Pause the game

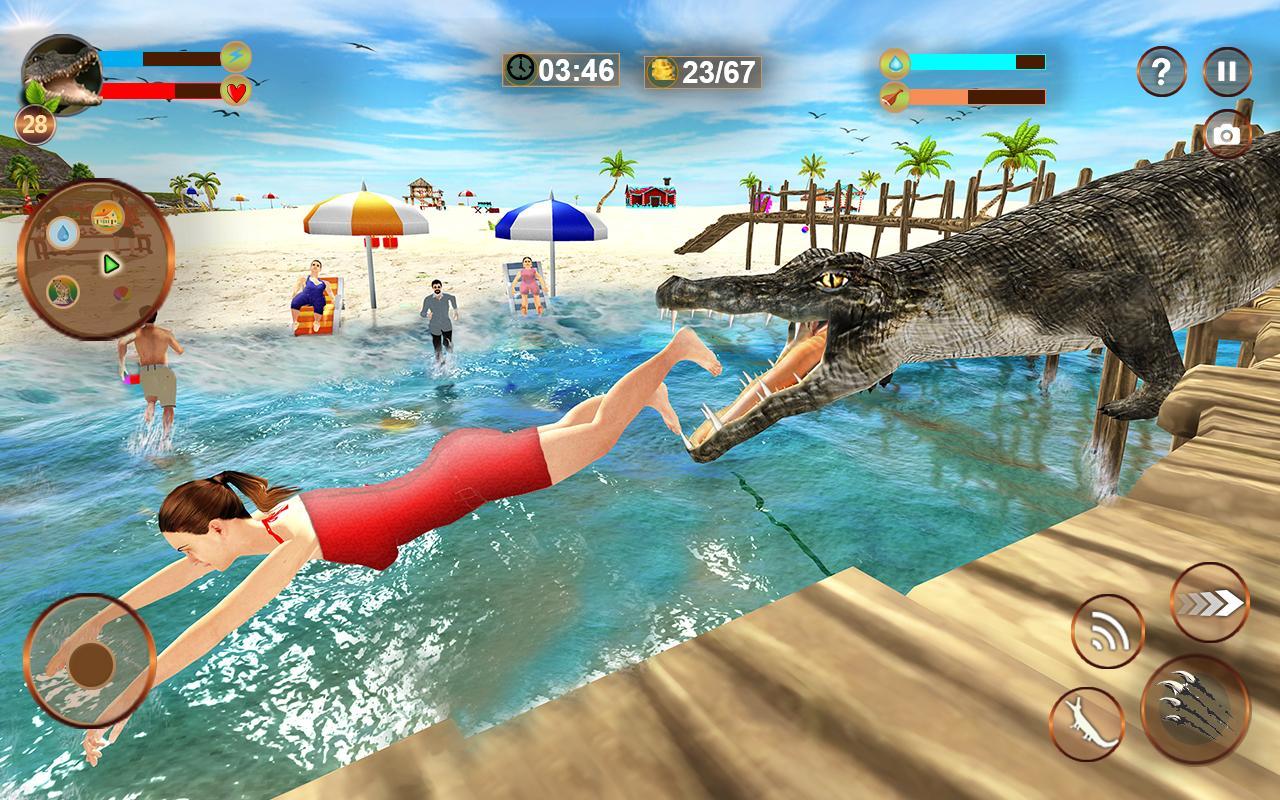point(1228,70)
